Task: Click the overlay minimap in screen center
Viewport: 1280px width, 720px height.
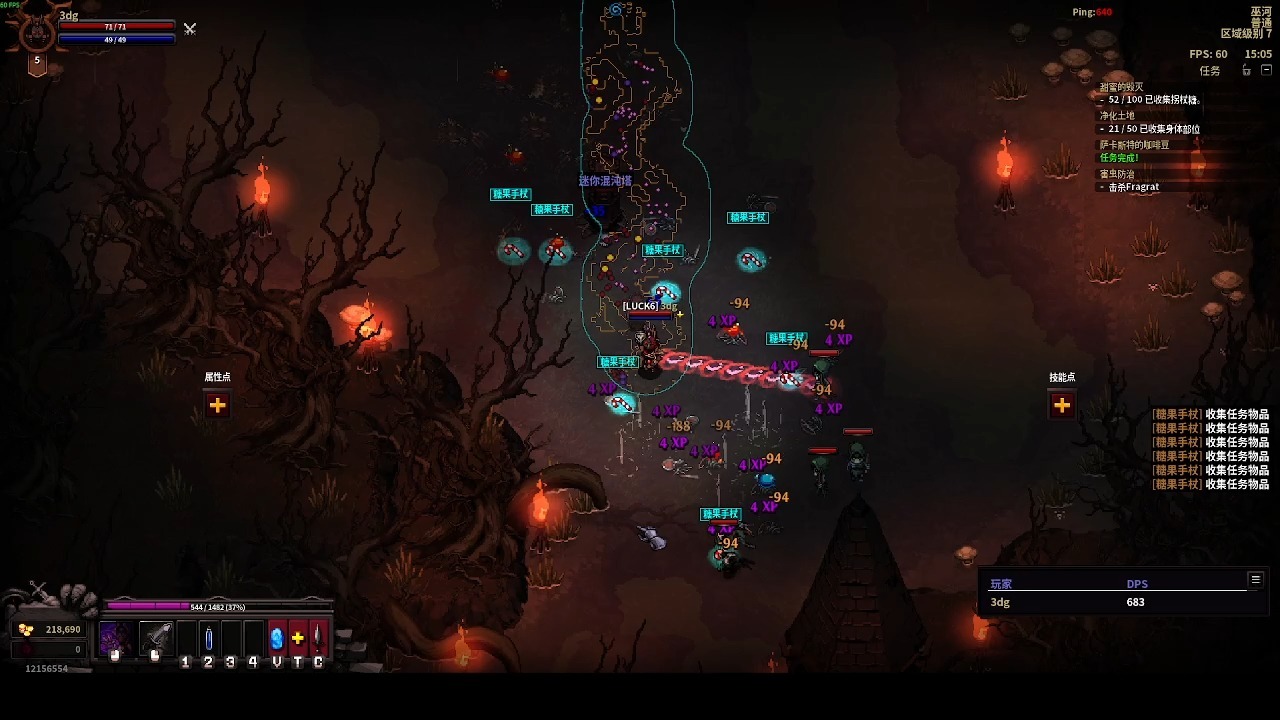Action: click(x=635, y=180)
